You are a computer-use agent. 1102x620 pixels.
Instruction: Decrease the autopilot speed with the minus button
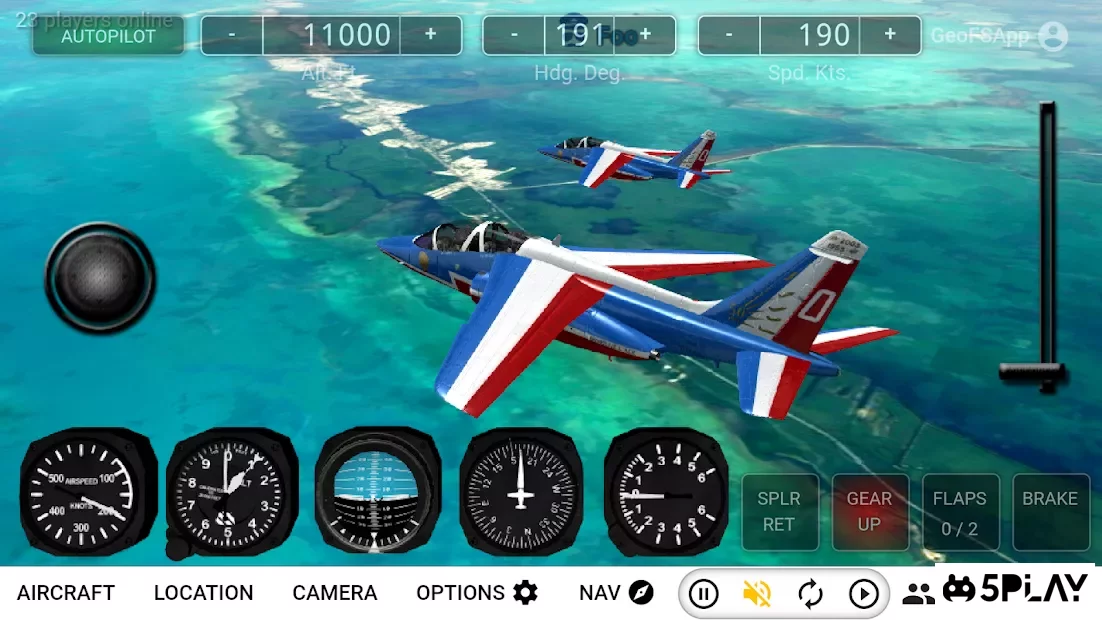(729, 35)
